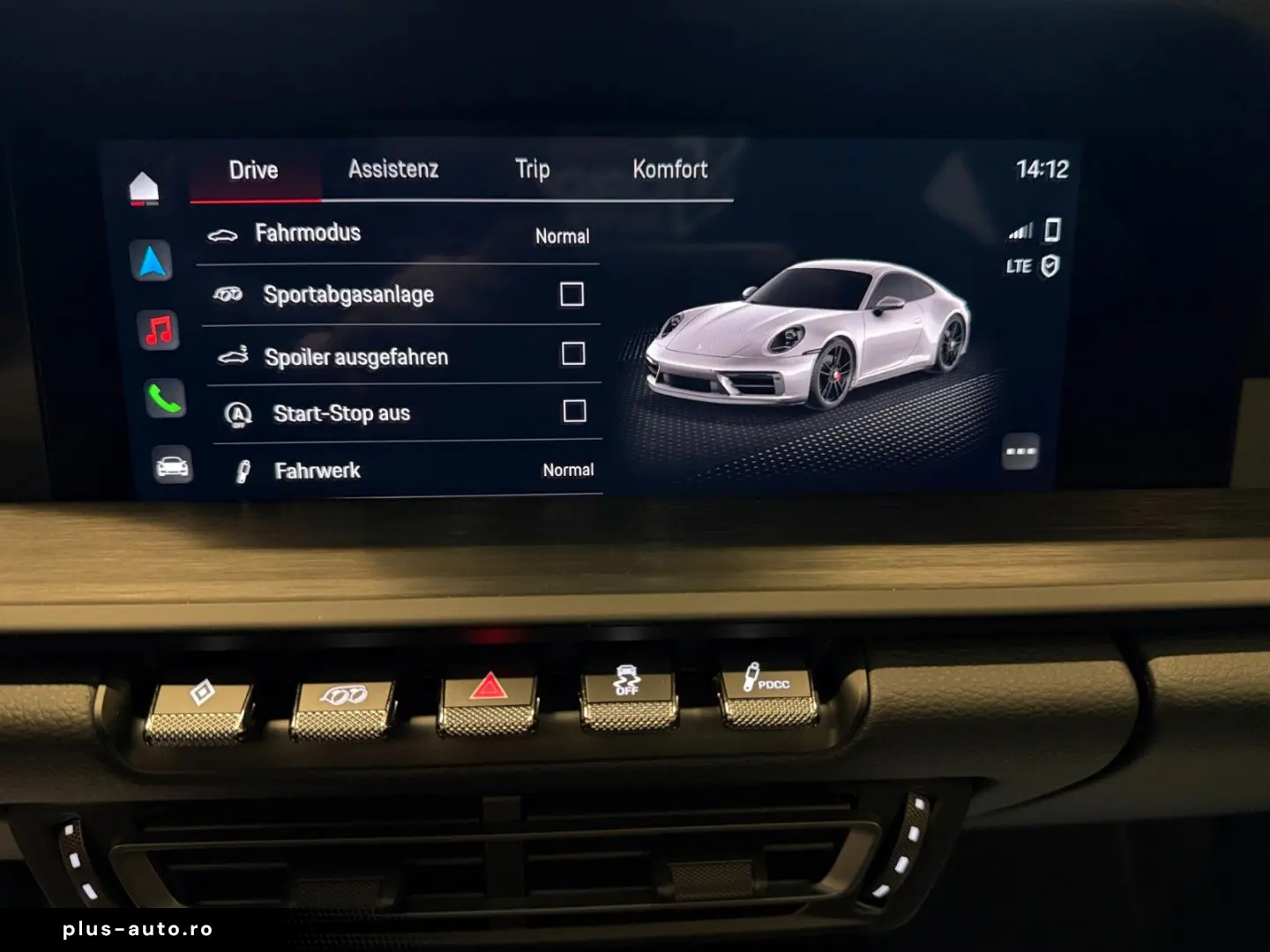Toggle Spoiler ausgefahren on
This screenshot has width=1270, height=952.
(x=575, y=353)
